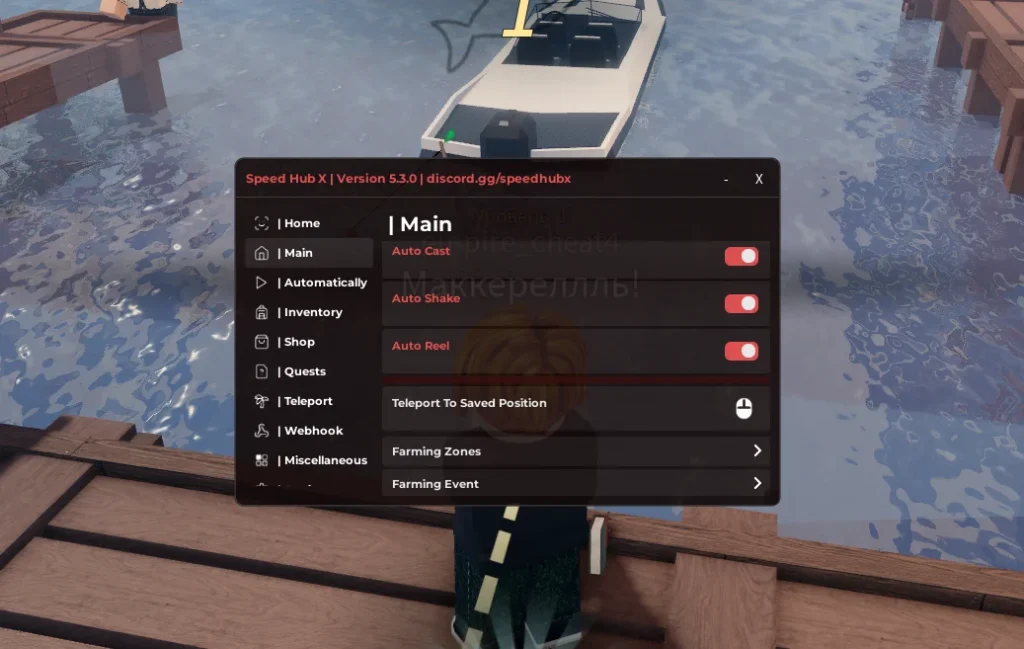The image size is (1024, 649).
Task: Minimize the Speed Hub X window
Action: click(726, 180)
